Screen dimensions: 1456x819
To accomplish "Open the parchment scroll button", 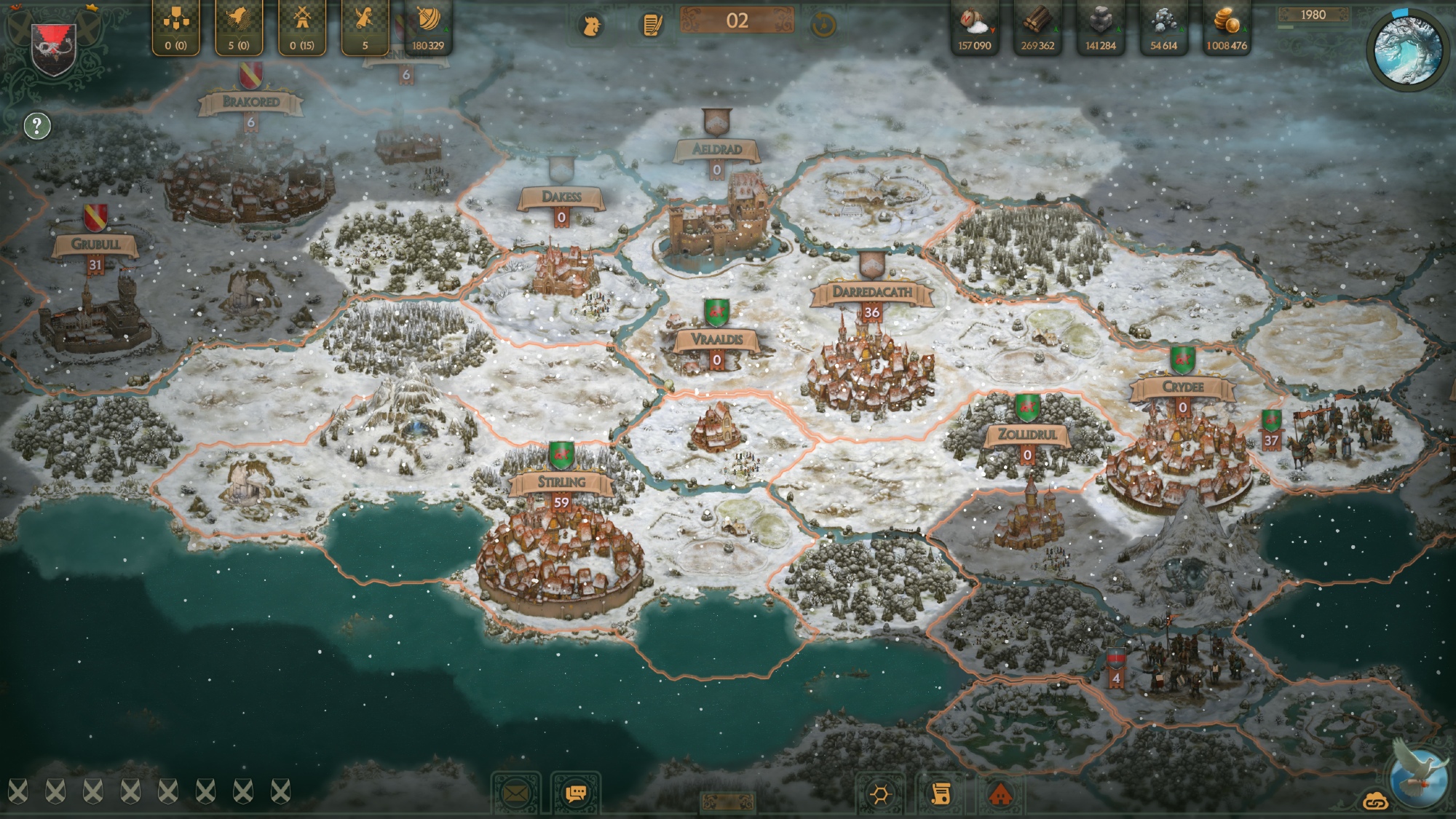I will (940, 794).
